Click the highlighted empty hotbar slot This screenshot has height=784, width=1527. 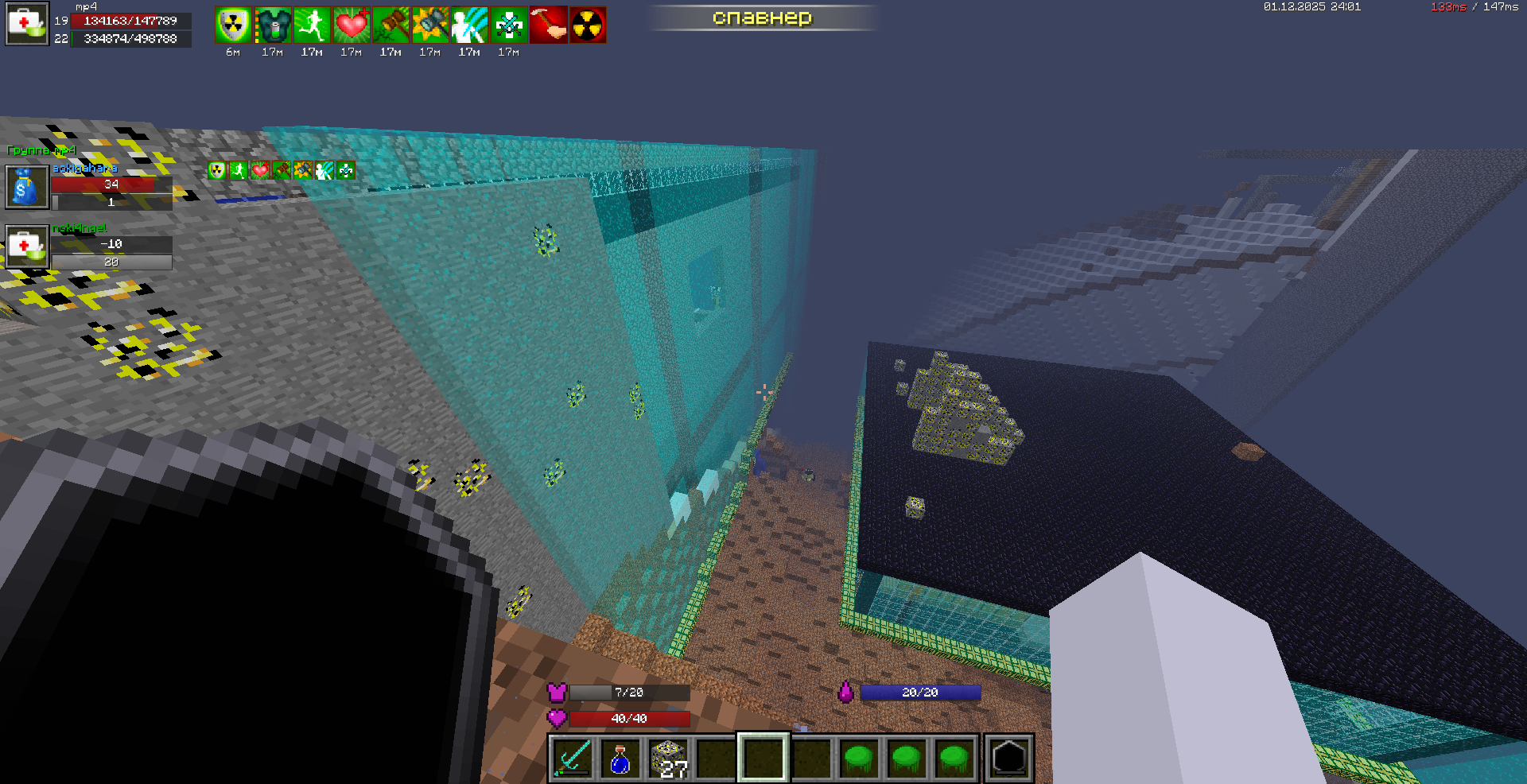[763, 758]
